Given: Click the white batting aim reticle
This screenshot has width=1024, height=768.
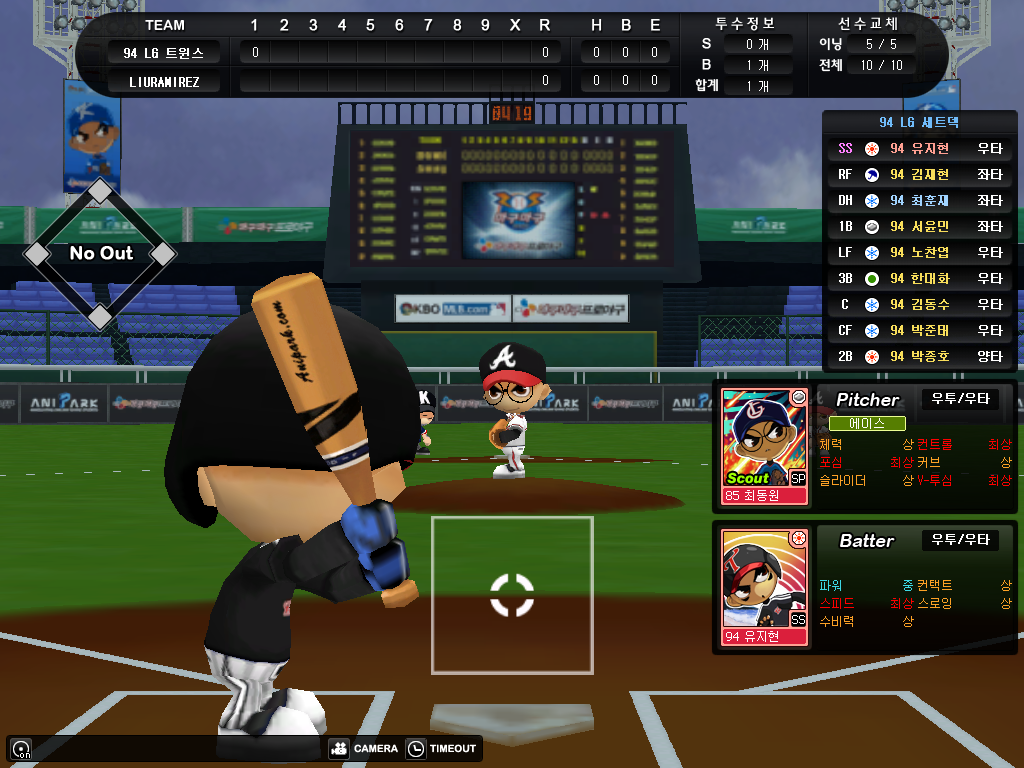Looking at the screenshot, I should (512, 594).
